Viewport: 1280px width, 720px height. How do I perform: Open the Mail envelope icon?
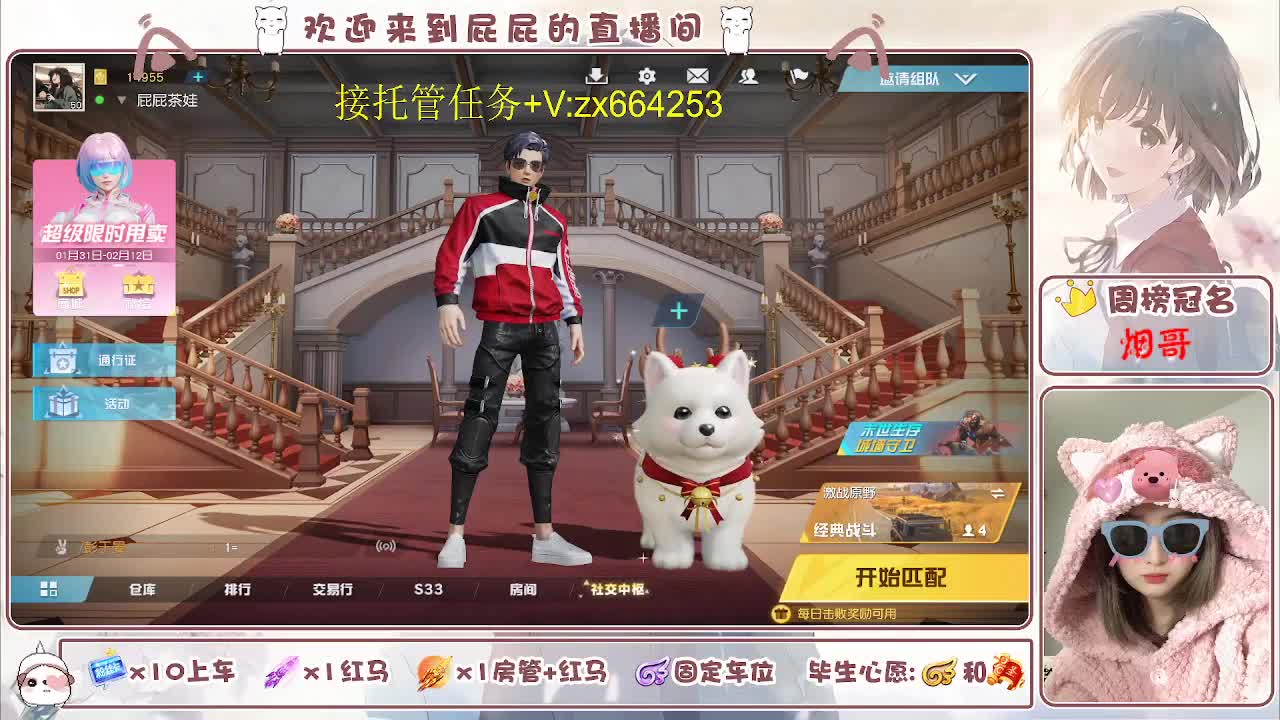pyautogui.click(x=698, y=75)
